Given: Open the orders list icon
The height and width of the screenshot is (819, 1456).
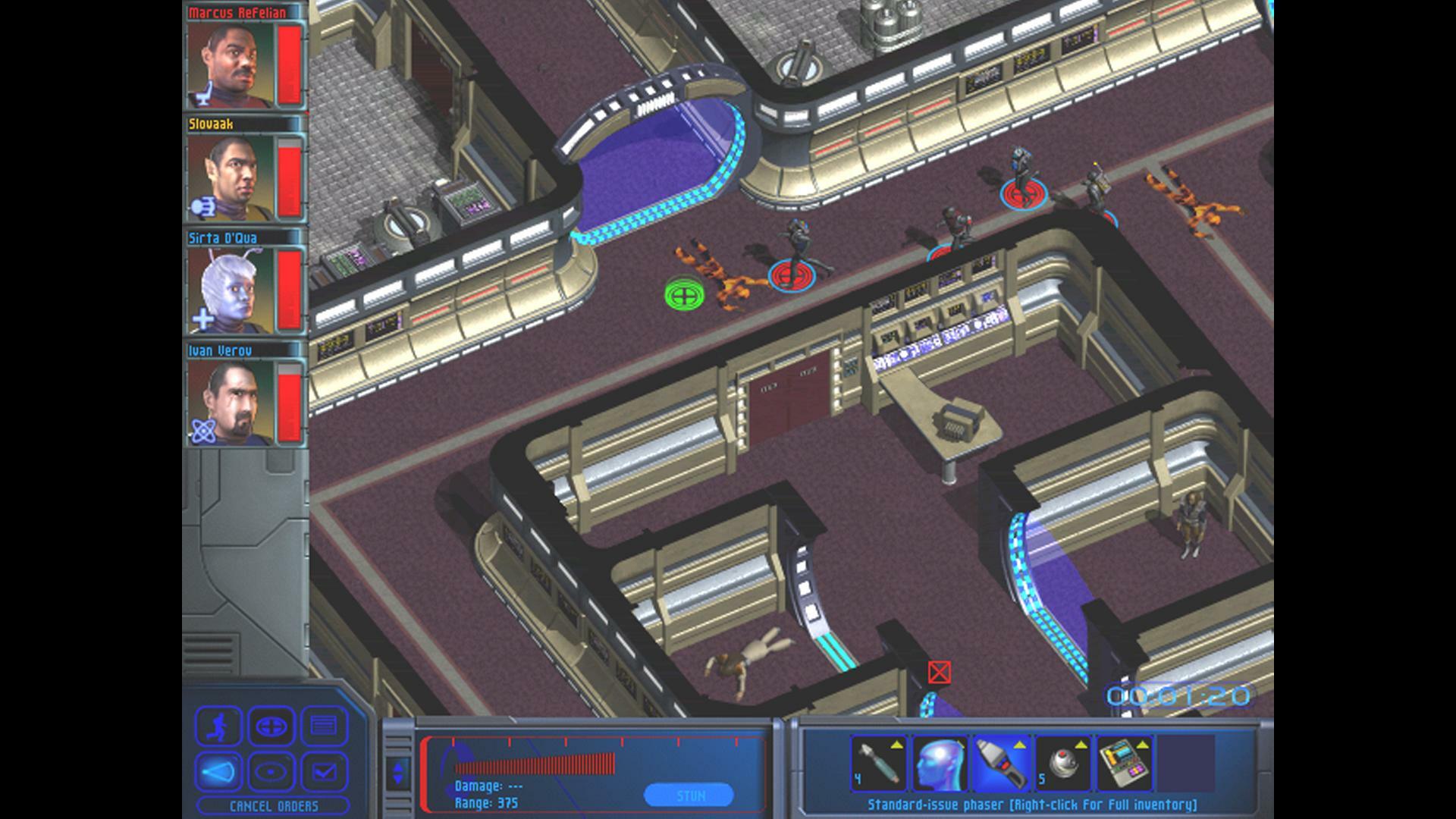Looking at the screenshot, I should 324,726.
